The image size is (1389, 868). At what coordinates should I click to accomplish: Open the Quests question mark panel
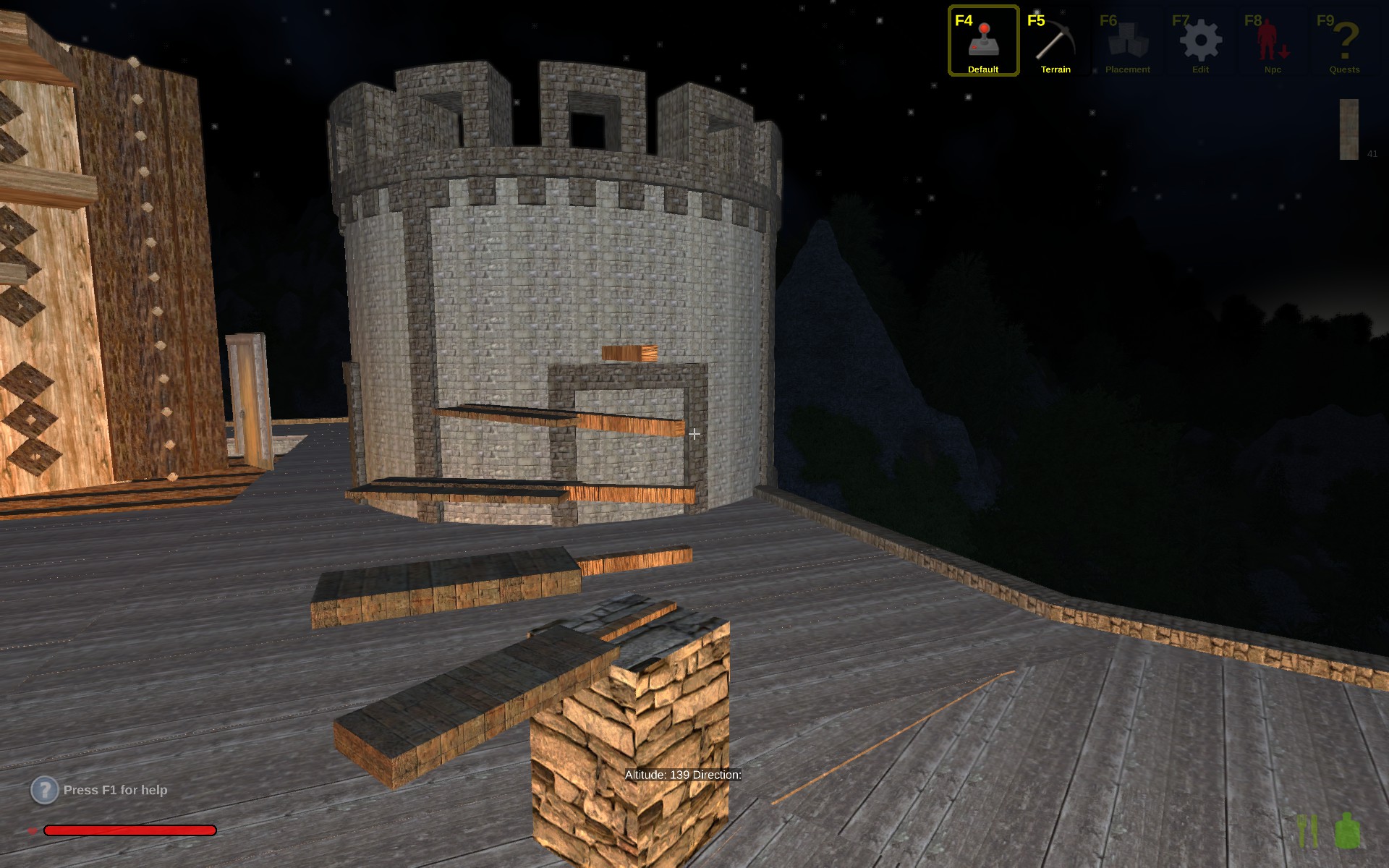pos(1344,41)
